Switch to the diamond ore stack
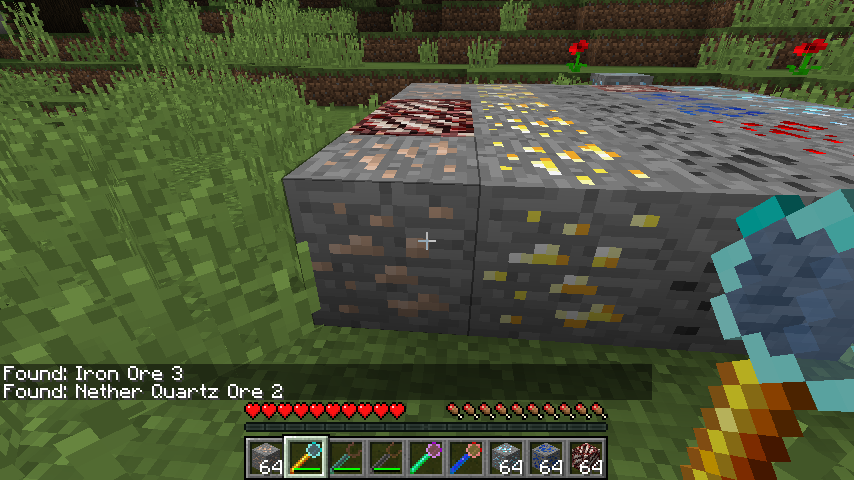This screenshot has height=480, width=854. point(506,458)
